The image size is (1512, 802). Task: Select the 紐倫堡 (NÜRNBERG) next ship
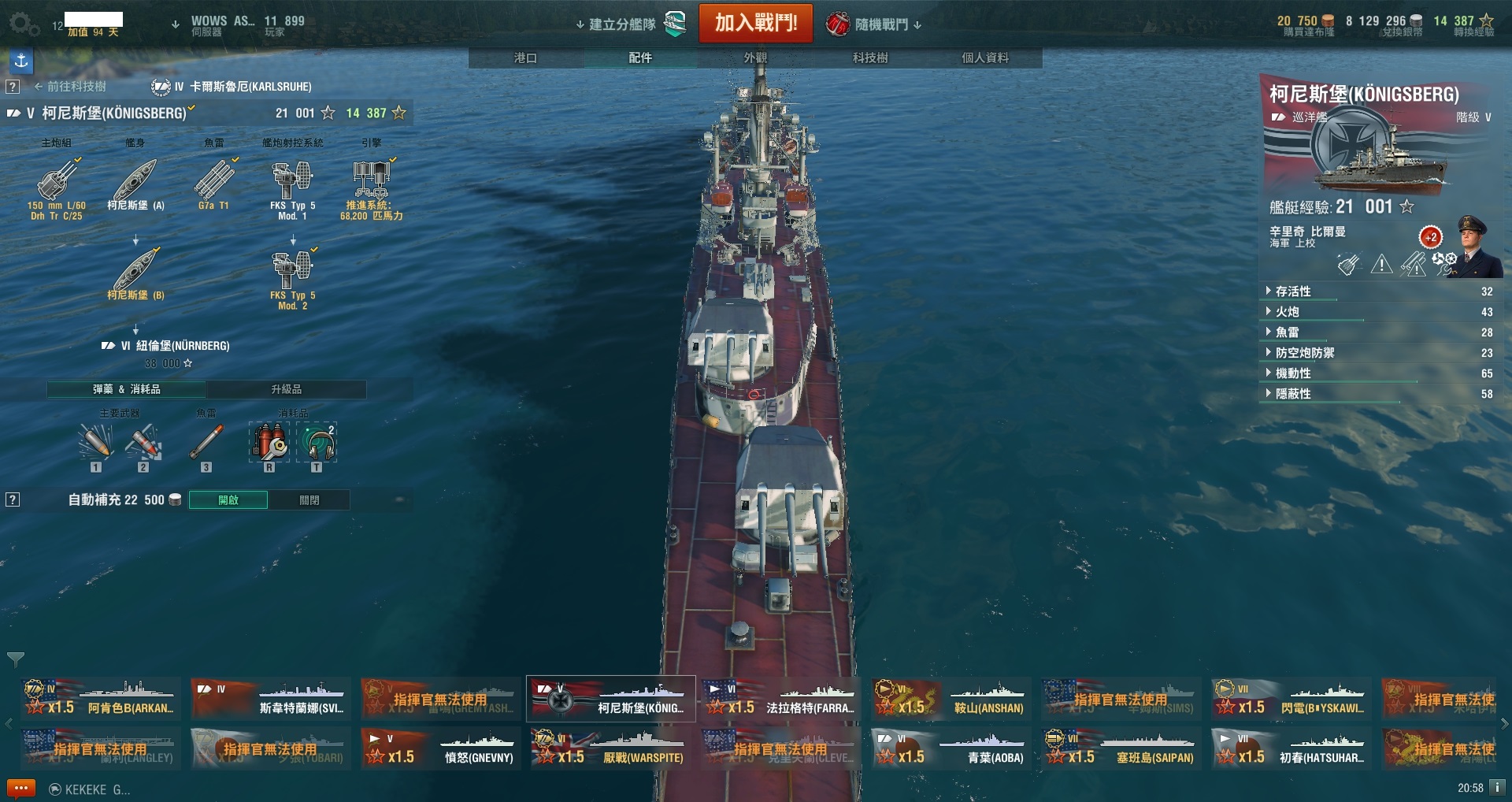click(x=174, y=346)
